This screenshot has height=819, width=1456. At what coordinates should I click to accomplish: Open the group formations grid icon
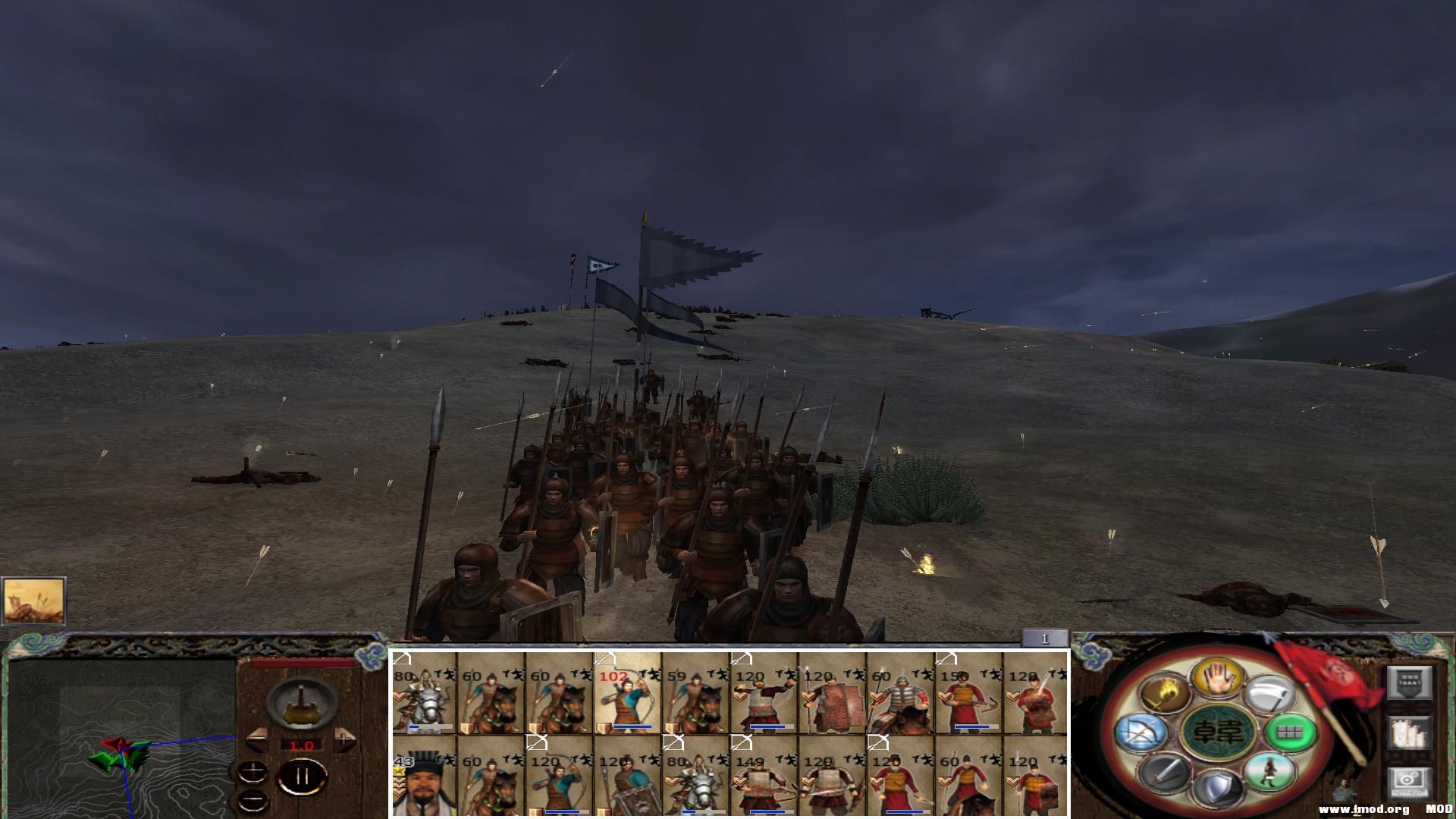tap(1289, 733)
